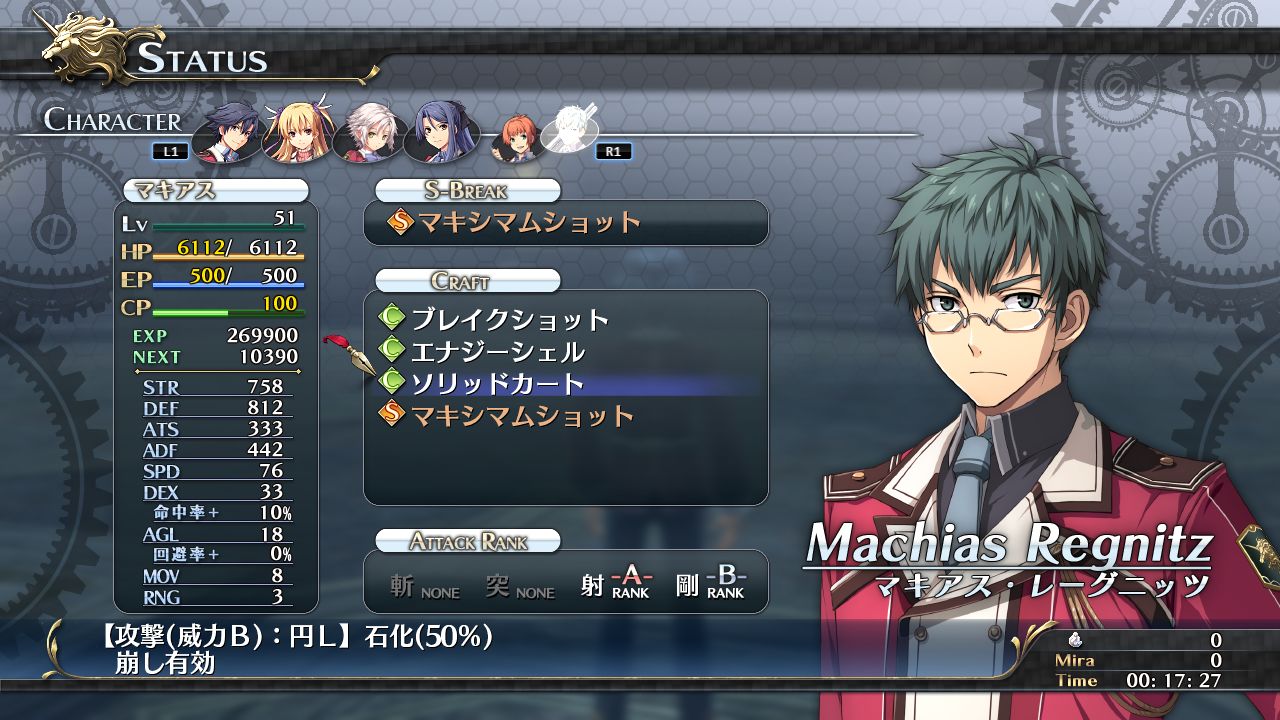Screen dimensions: 1280x720
Task: Select the エナジーシェル craft
Action: [x=498, y=352]
